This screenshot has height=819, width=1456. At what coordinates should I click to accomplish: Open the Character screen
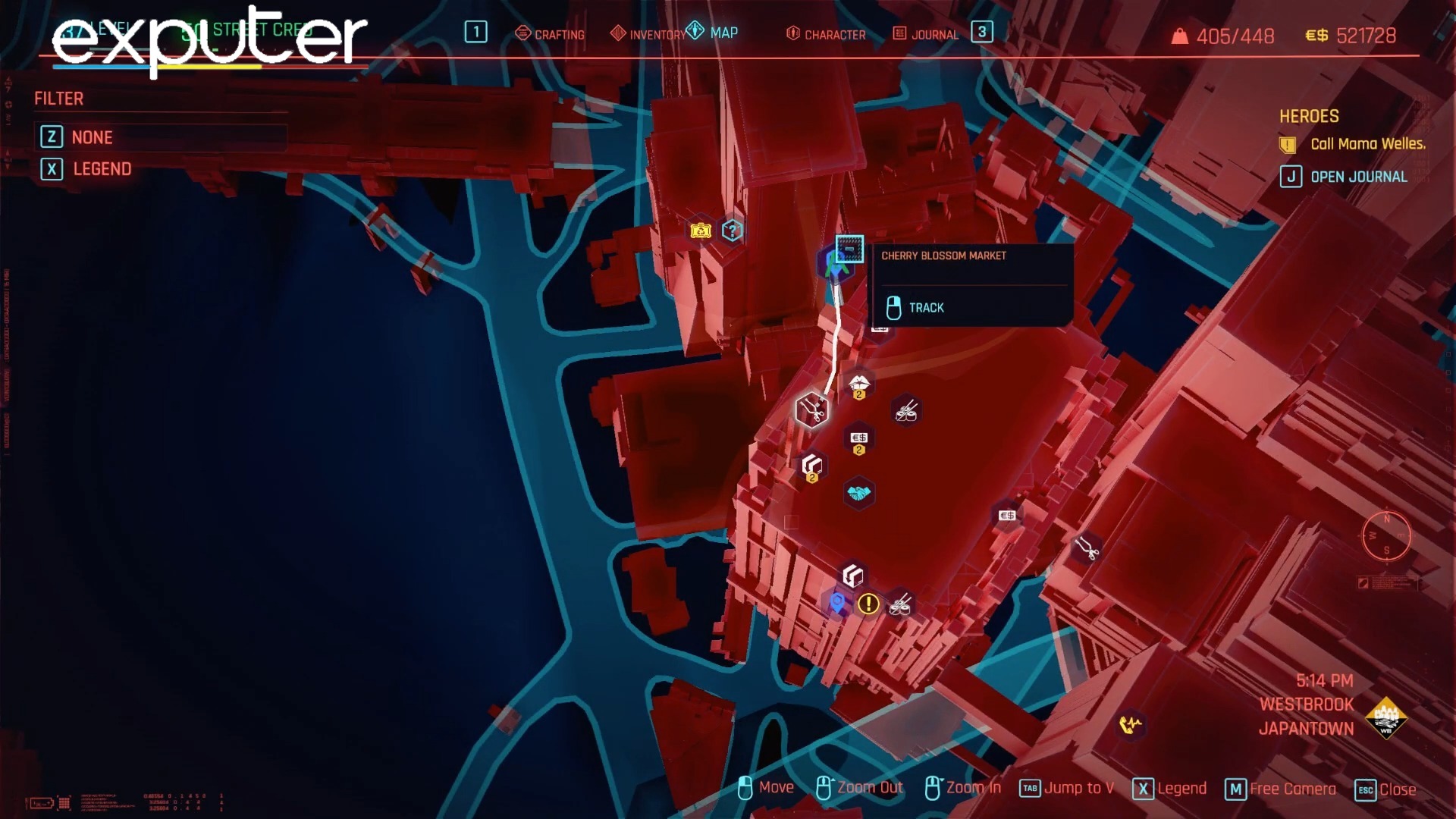pyautogui.click(x=834, y=34)
